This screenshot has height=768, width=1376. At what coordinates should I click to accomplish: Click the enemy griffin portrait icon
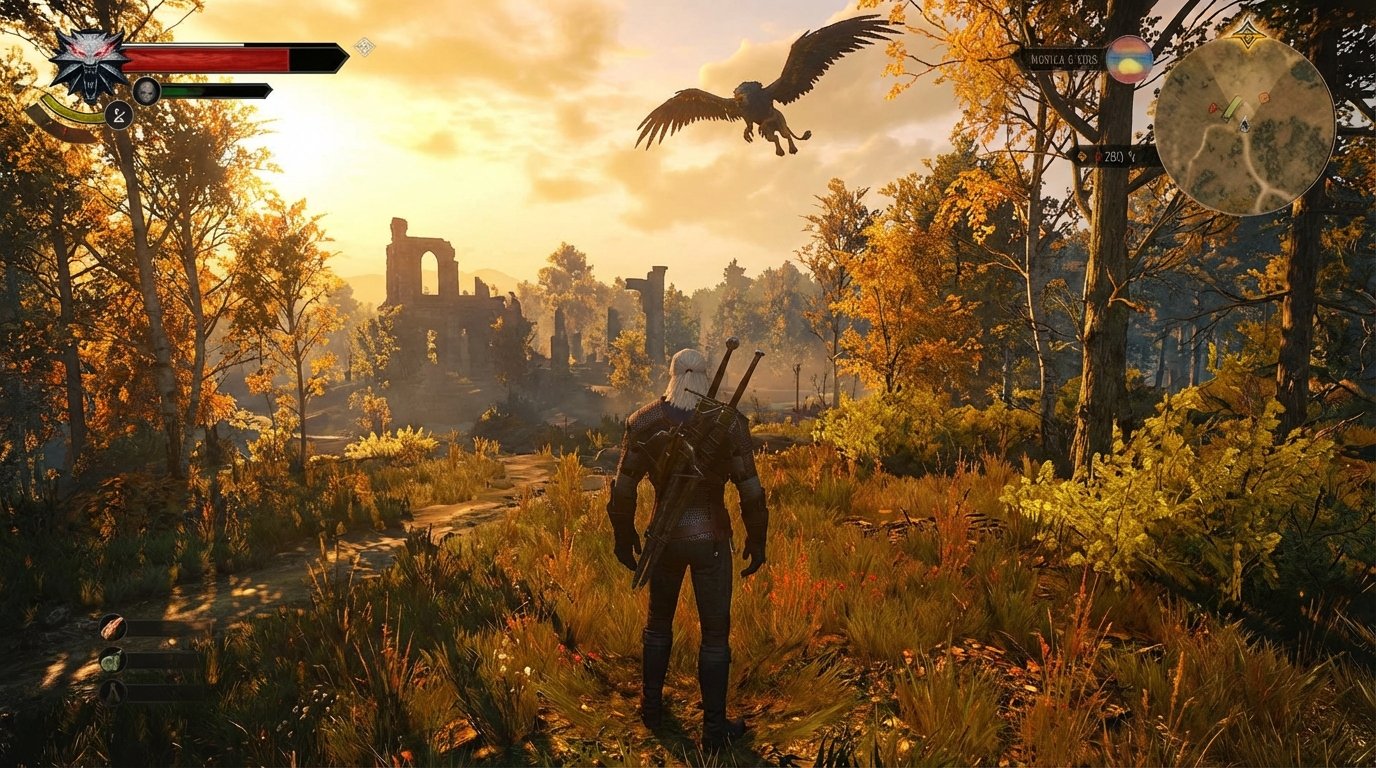[147, 90]
